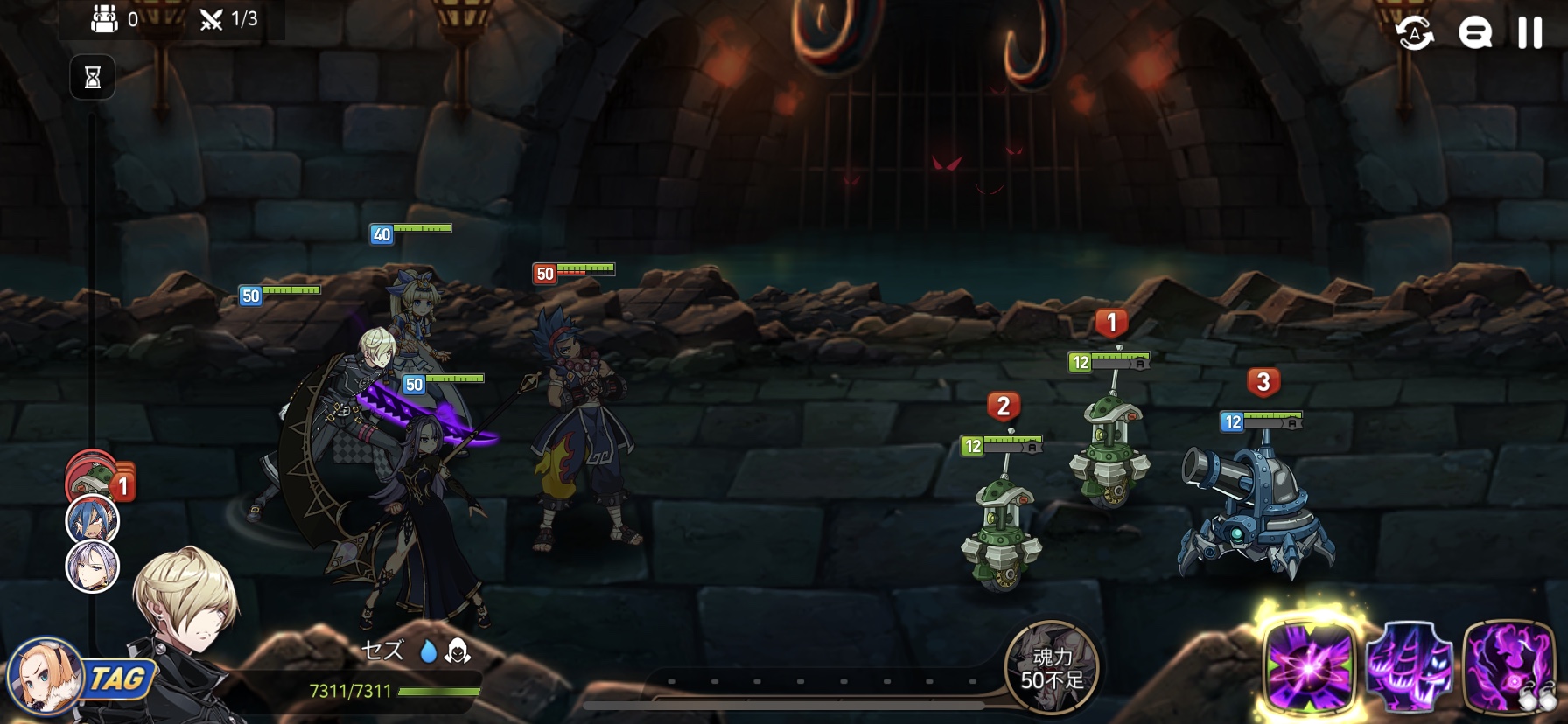Pause the battle
The height and width of the screenshot is (724, 1568).
click(1529, 33)
